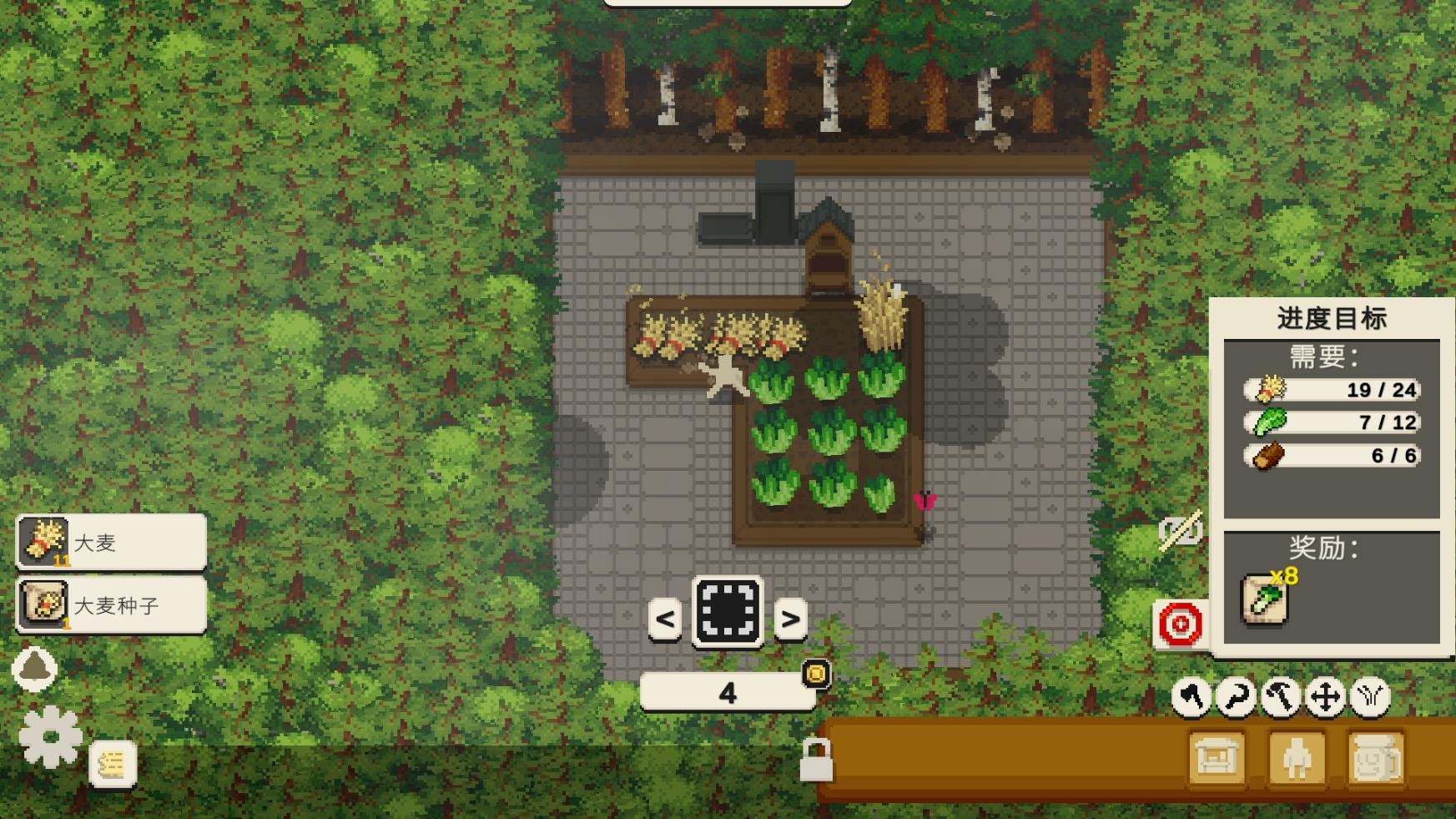Select the sickle harvest tool
This screenshot has height=819, width=1456.
[1236, 696]
